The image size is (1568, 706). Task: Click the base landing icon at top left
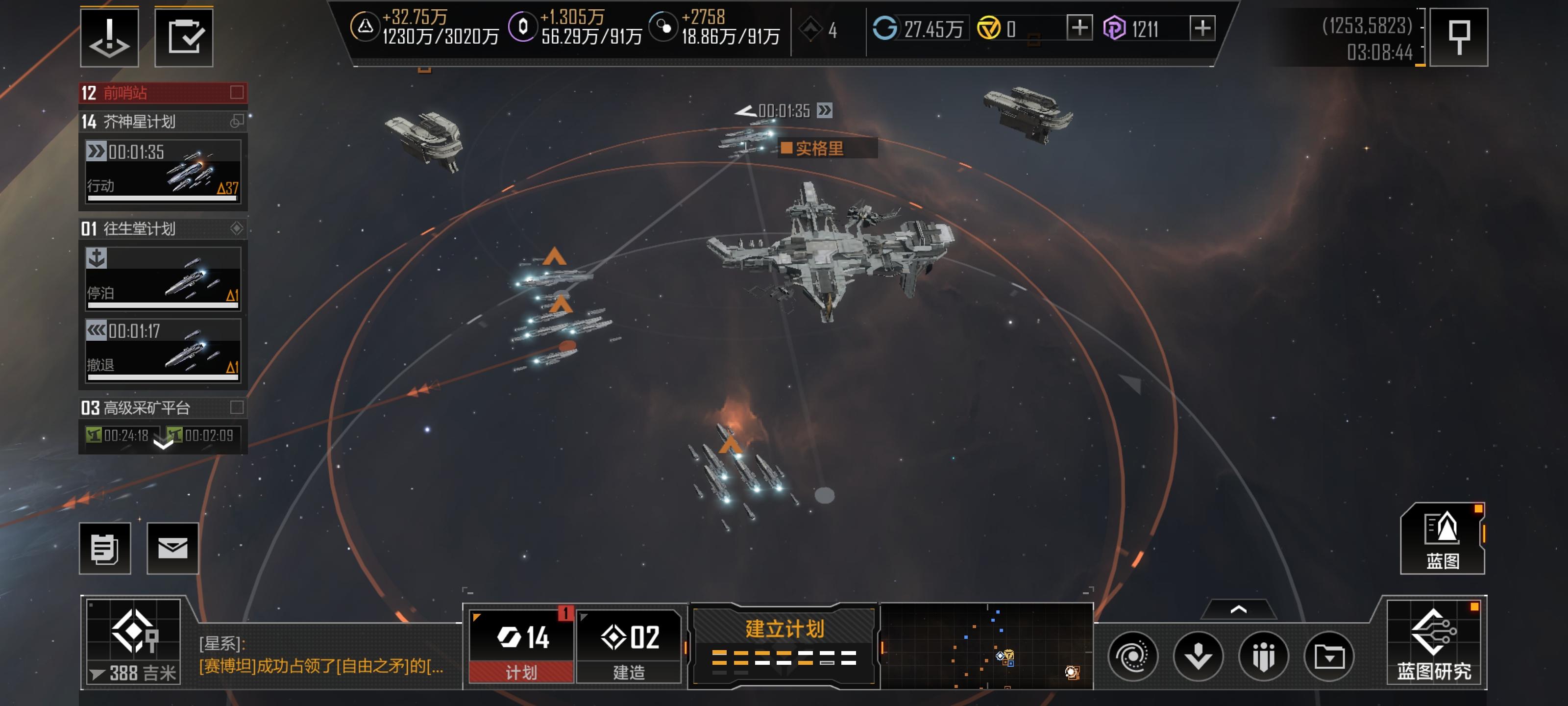(x=110, y=37)
